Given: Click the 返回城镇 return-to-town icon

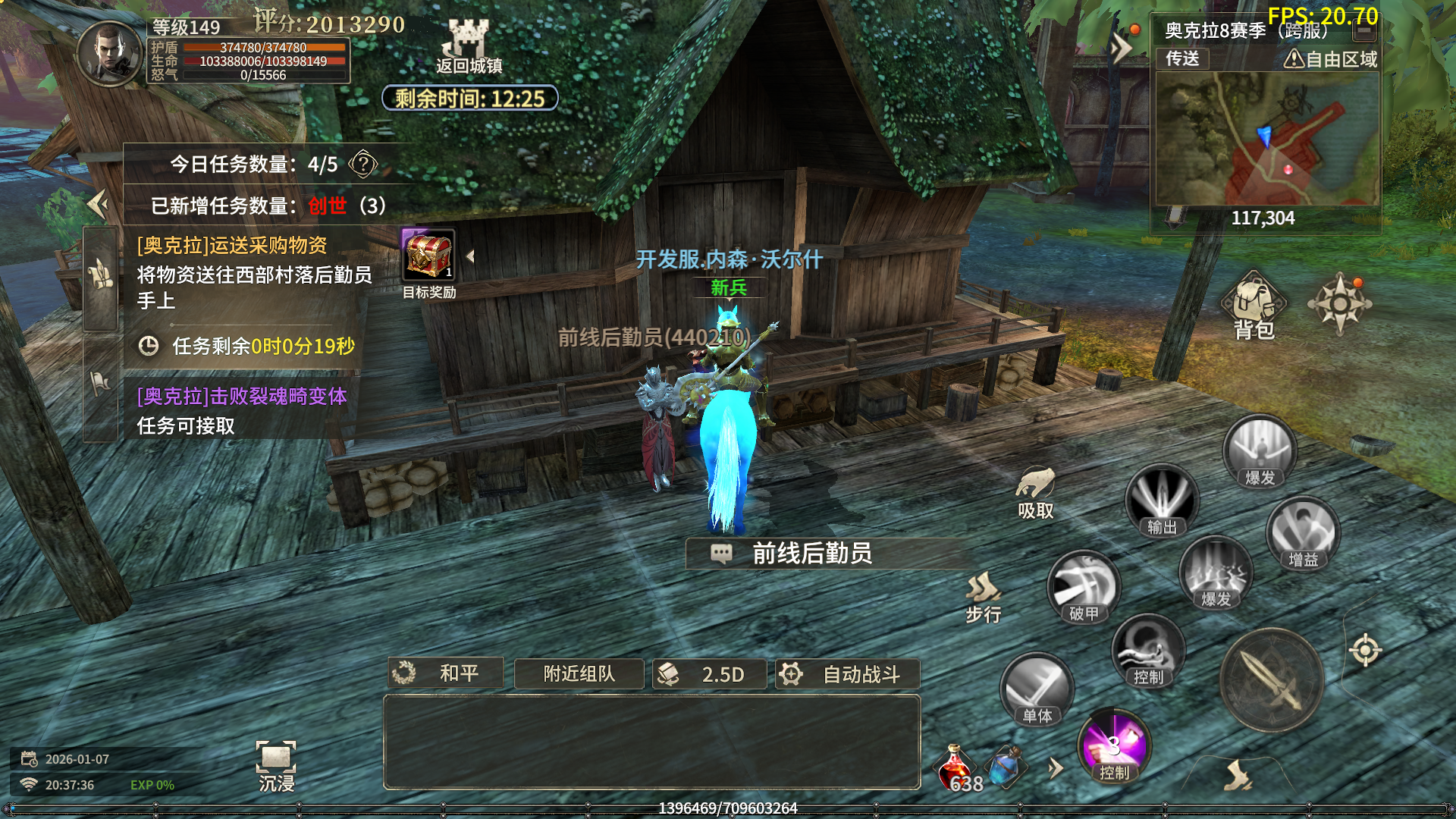Looking at the screenshot, I should click(468, 45).
